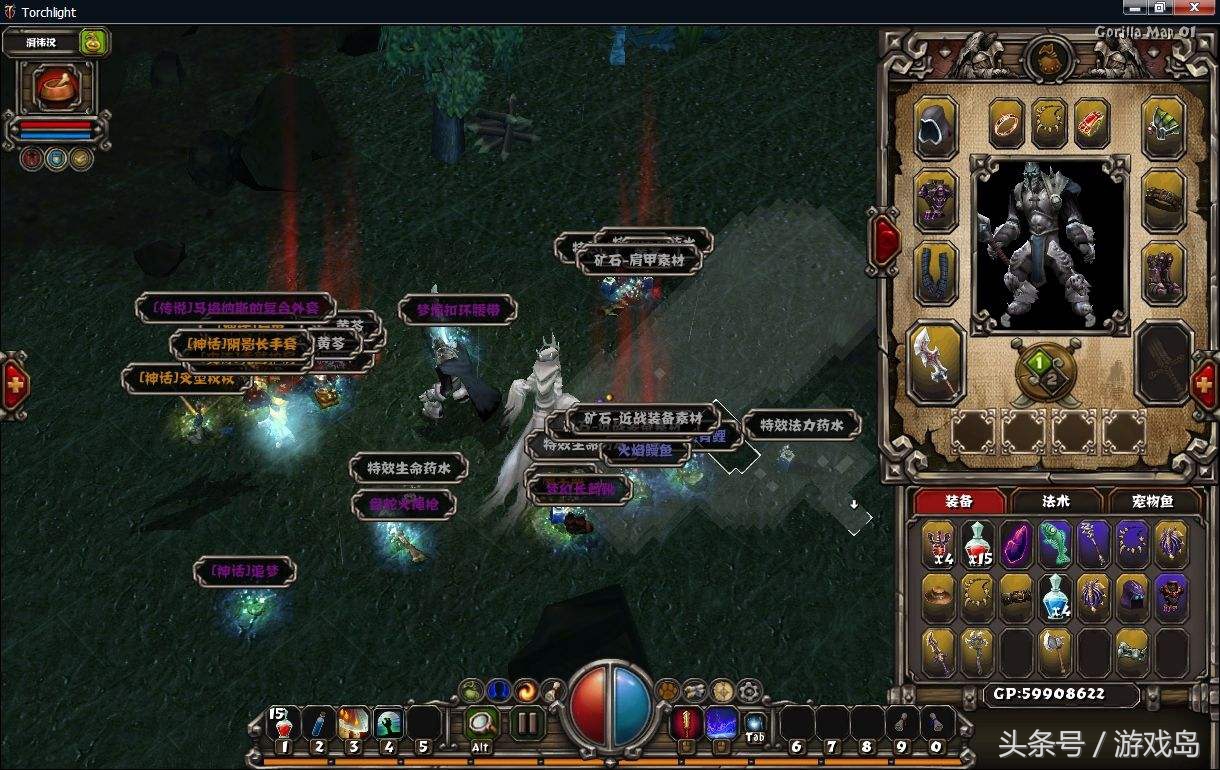Pick the brown hat inventory item
This screenshot has height=770, width=1220.
pos(938,598)
